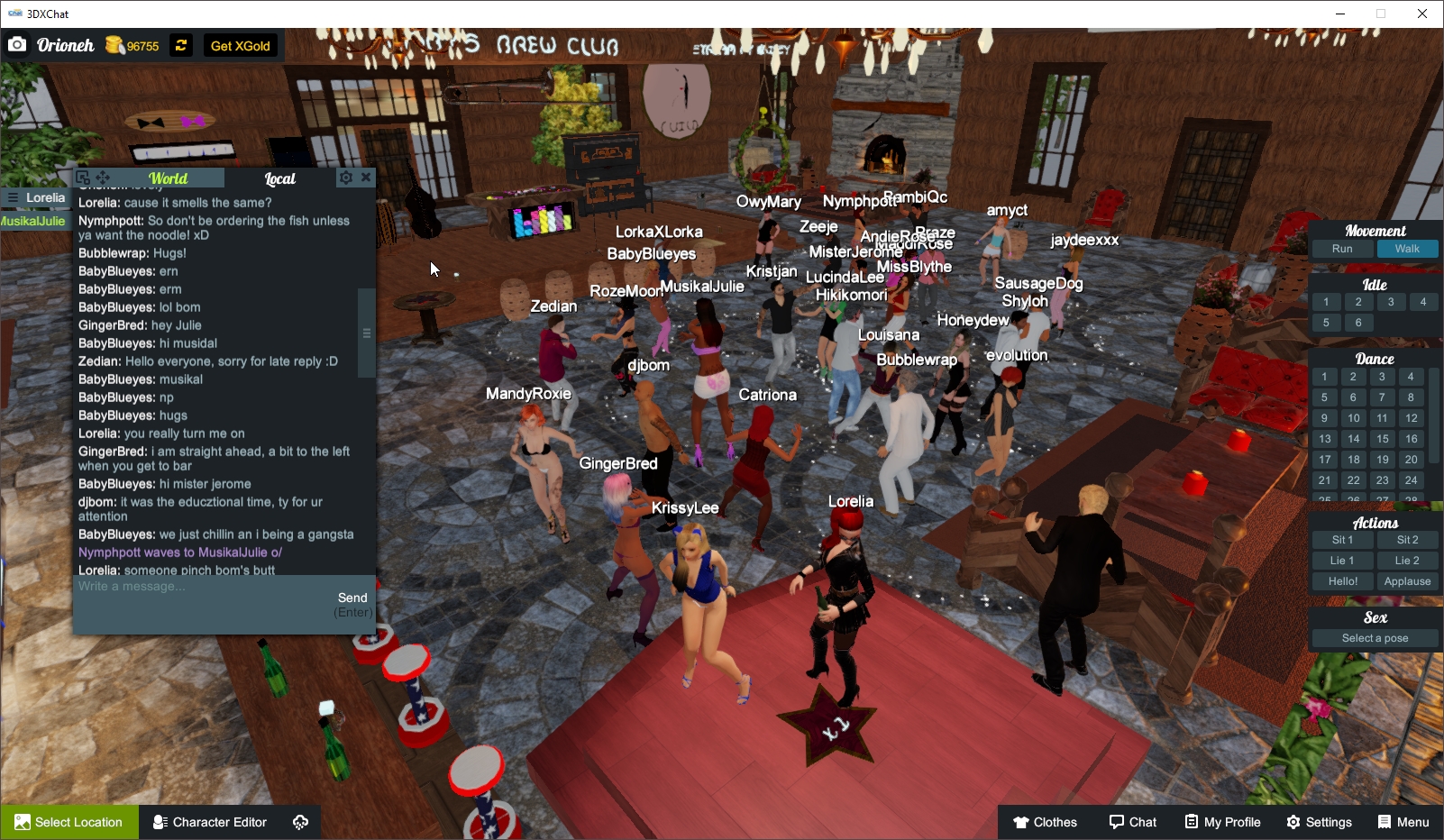
Task: Enable Walk movement mode
Action: point(1407,248)
